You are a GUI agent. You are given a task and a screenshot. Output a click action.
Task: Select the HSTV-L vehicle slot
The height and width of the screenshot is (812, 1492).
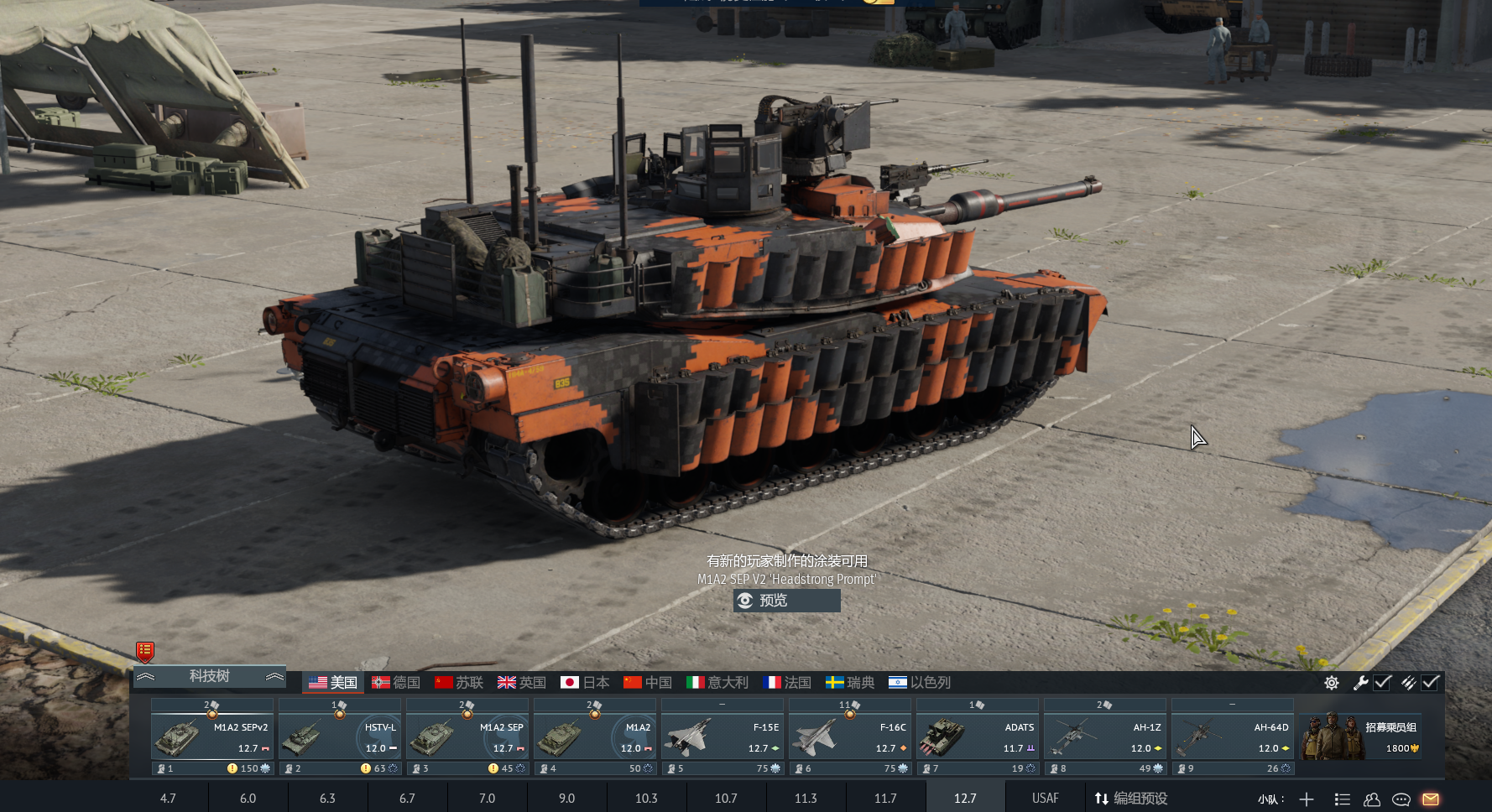(340, 737)
